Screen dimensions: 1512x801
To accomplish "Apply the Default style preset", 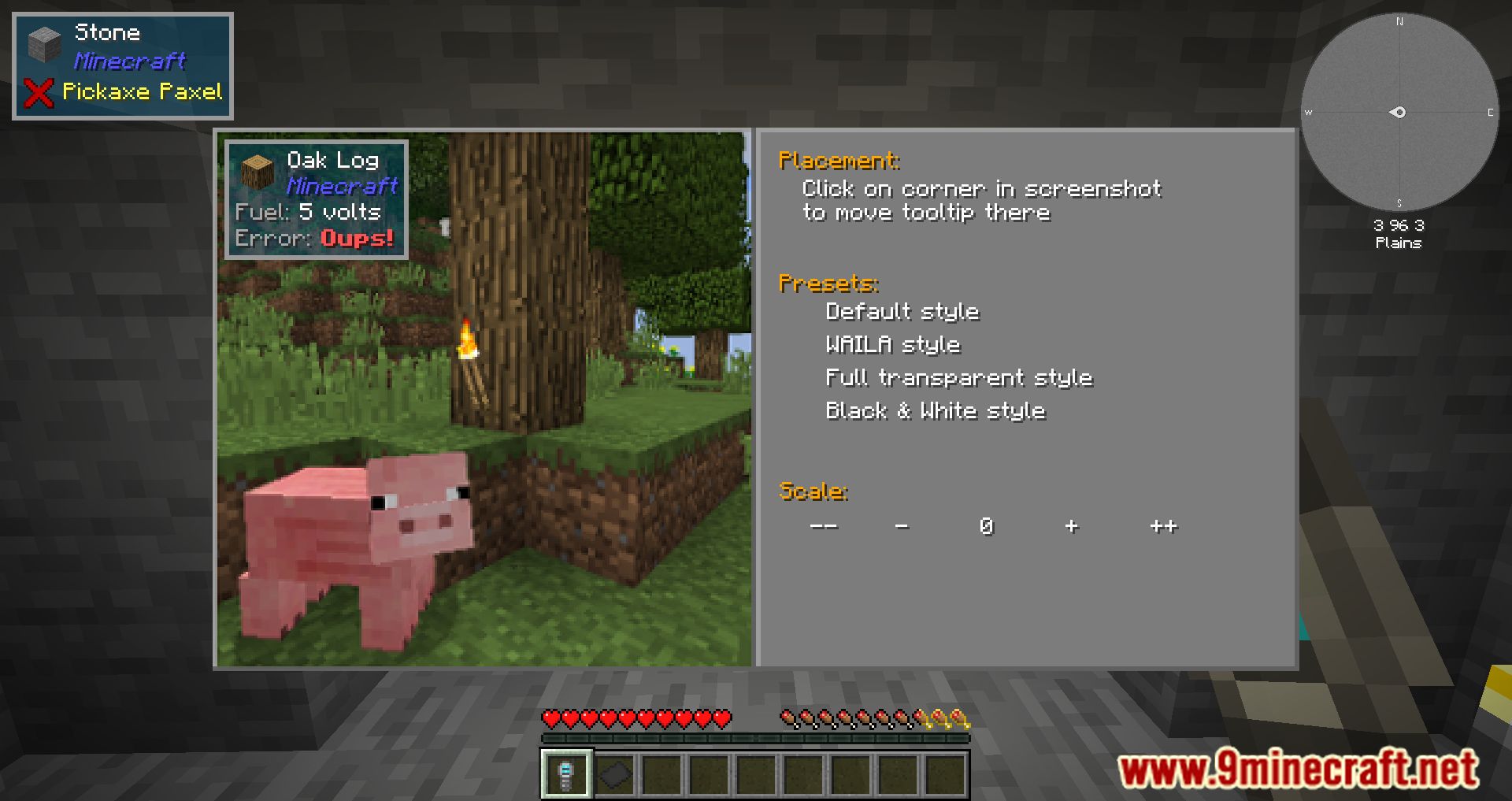I will pyautogui.click(x=902, y=311).
